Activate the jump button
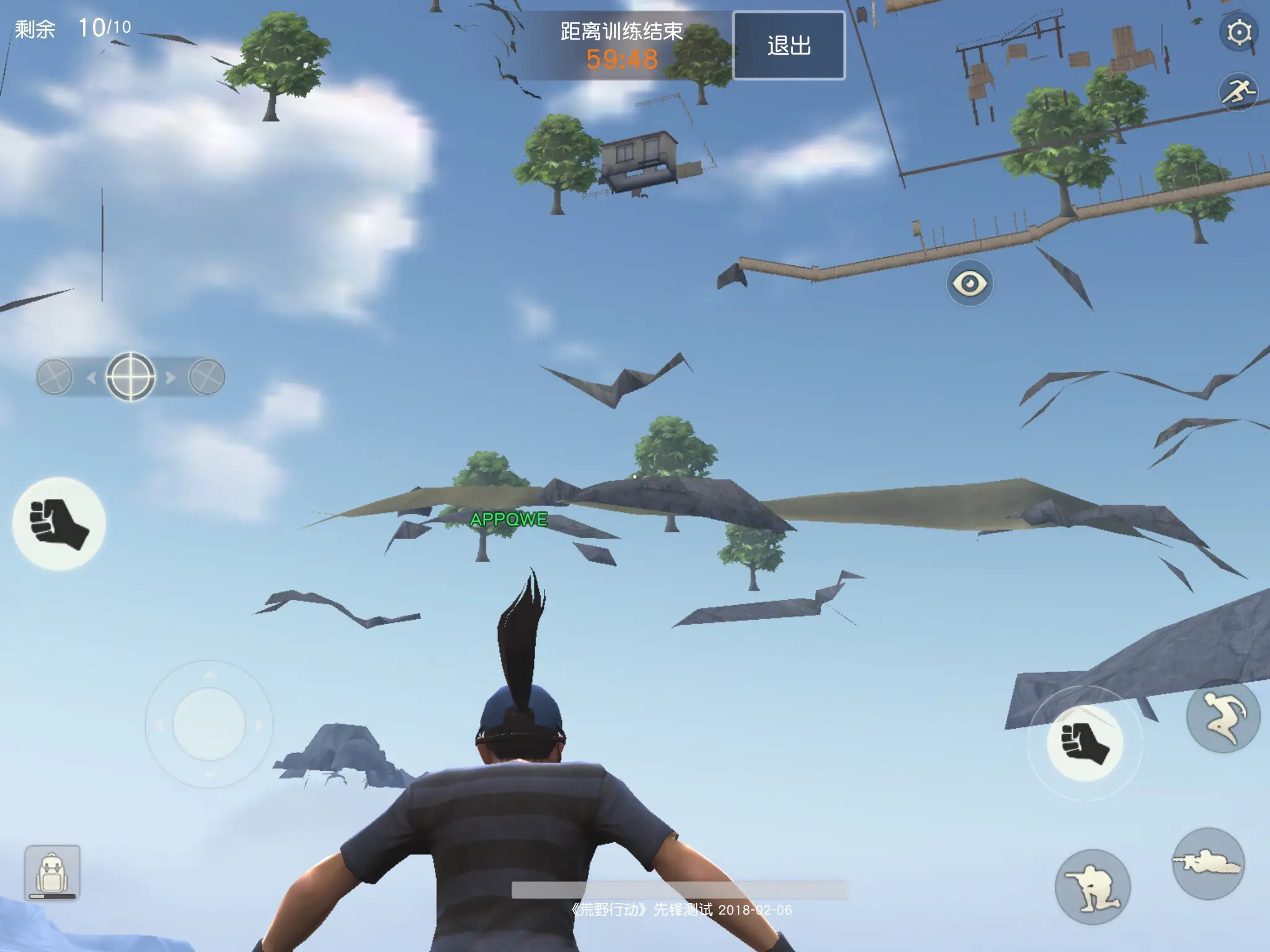The height and width of the screenshot is (952, 1270). tap(1223, 716)
